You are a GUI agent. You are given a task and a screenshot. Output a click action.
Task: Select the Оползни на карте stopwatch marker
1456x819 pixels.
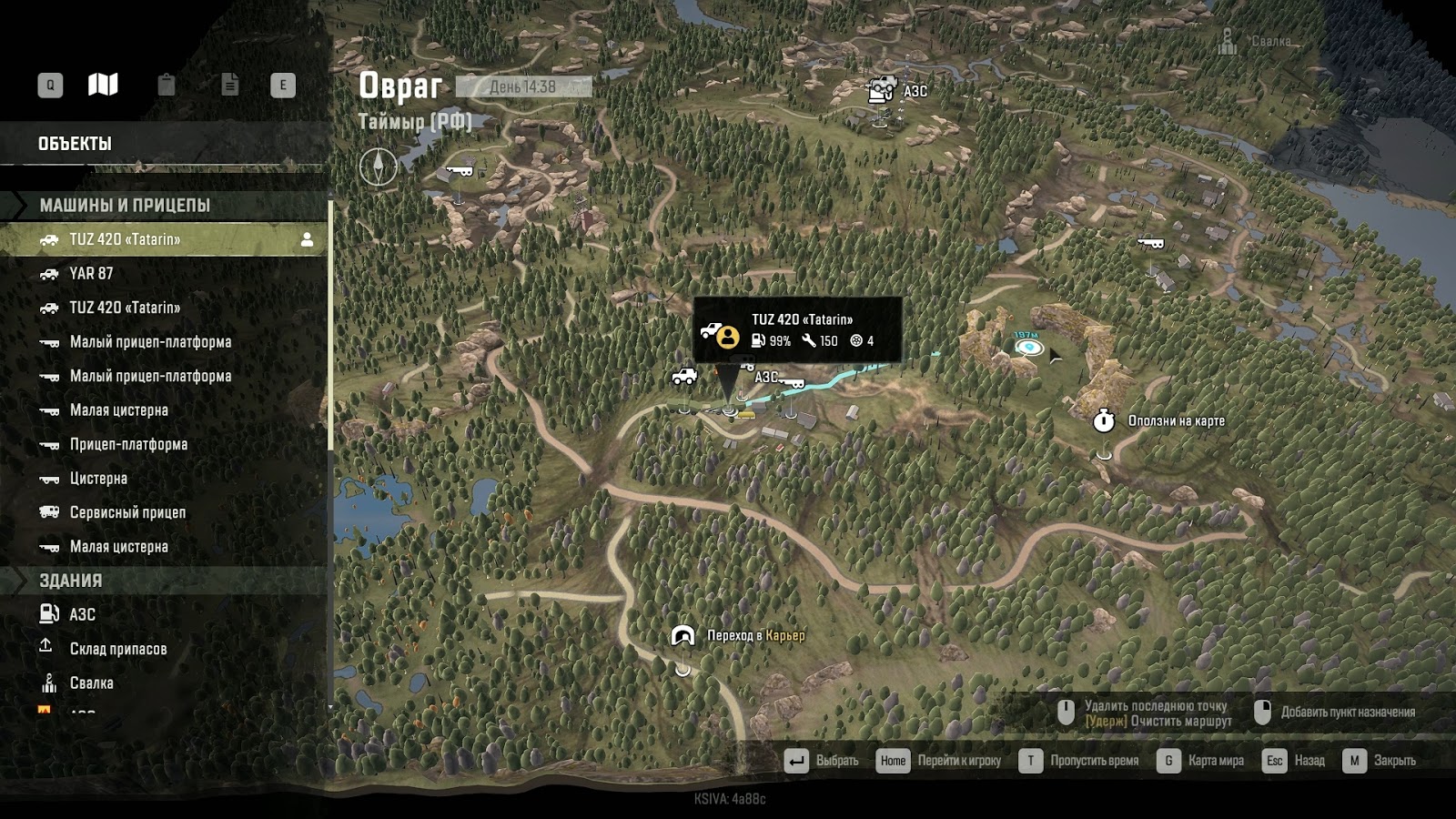click(1104, 420)
